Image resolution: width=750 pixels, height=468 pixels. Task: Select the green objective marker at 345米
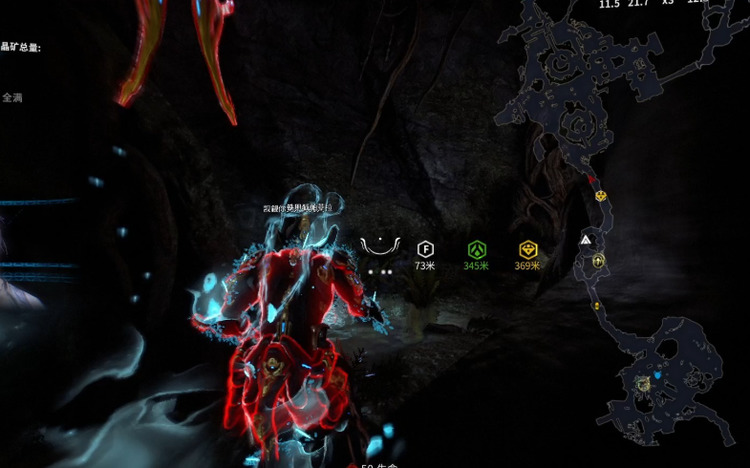(x=476, y=249)
